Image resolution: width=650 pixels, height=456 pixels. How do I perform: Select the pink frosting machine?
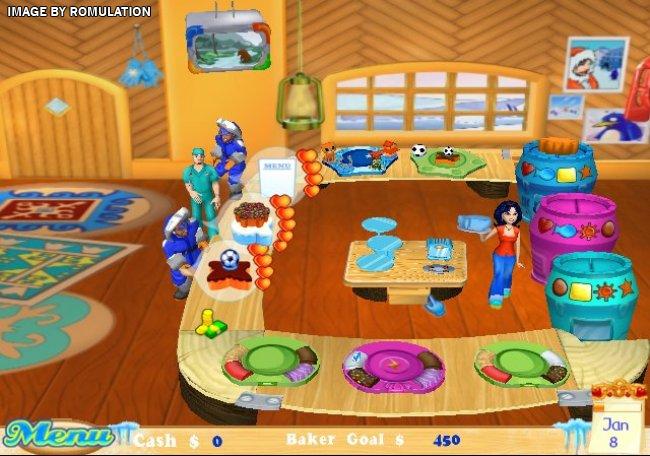573,224
